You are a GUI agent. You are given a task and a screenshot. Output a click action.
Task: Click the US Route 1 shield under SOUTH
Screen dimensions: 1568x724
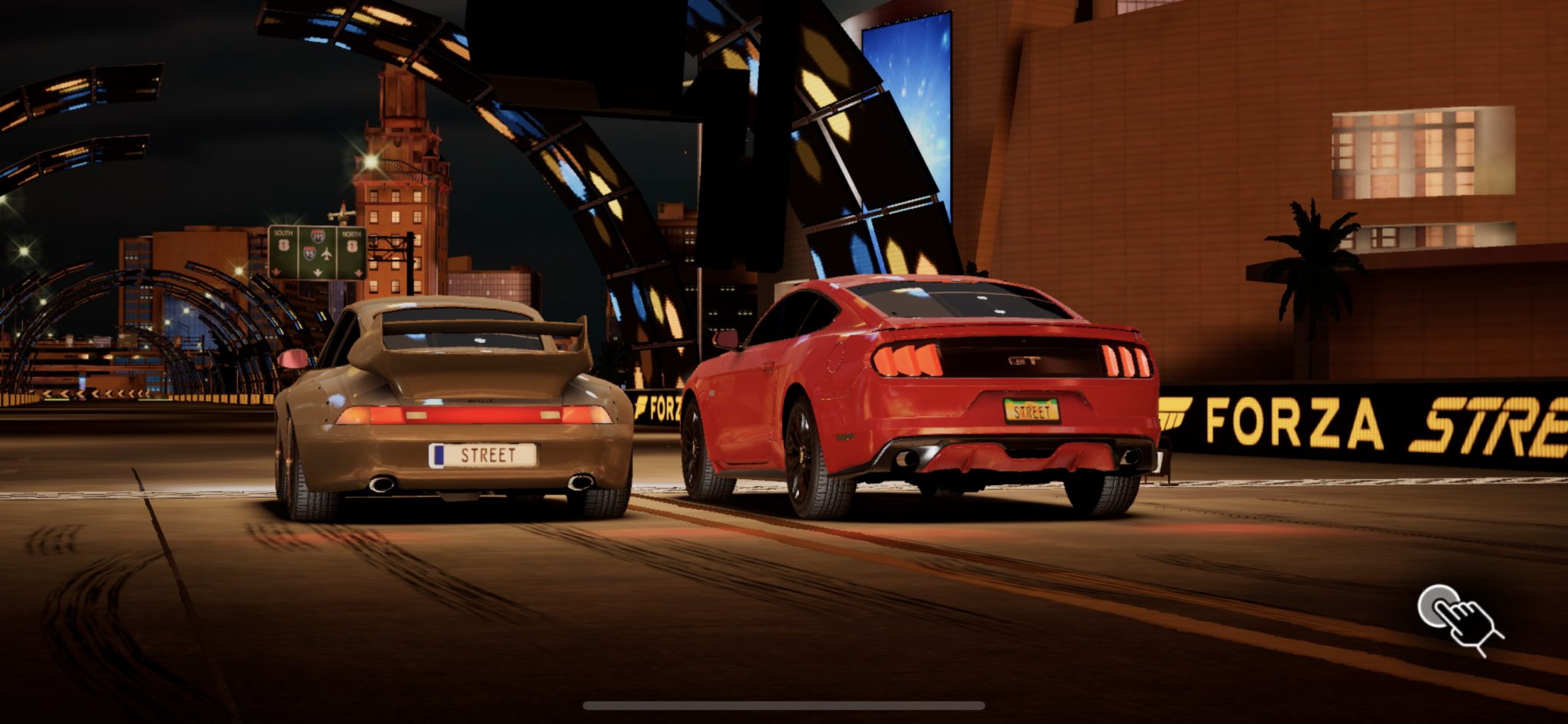pyautogui.click(x=284, y=245)
